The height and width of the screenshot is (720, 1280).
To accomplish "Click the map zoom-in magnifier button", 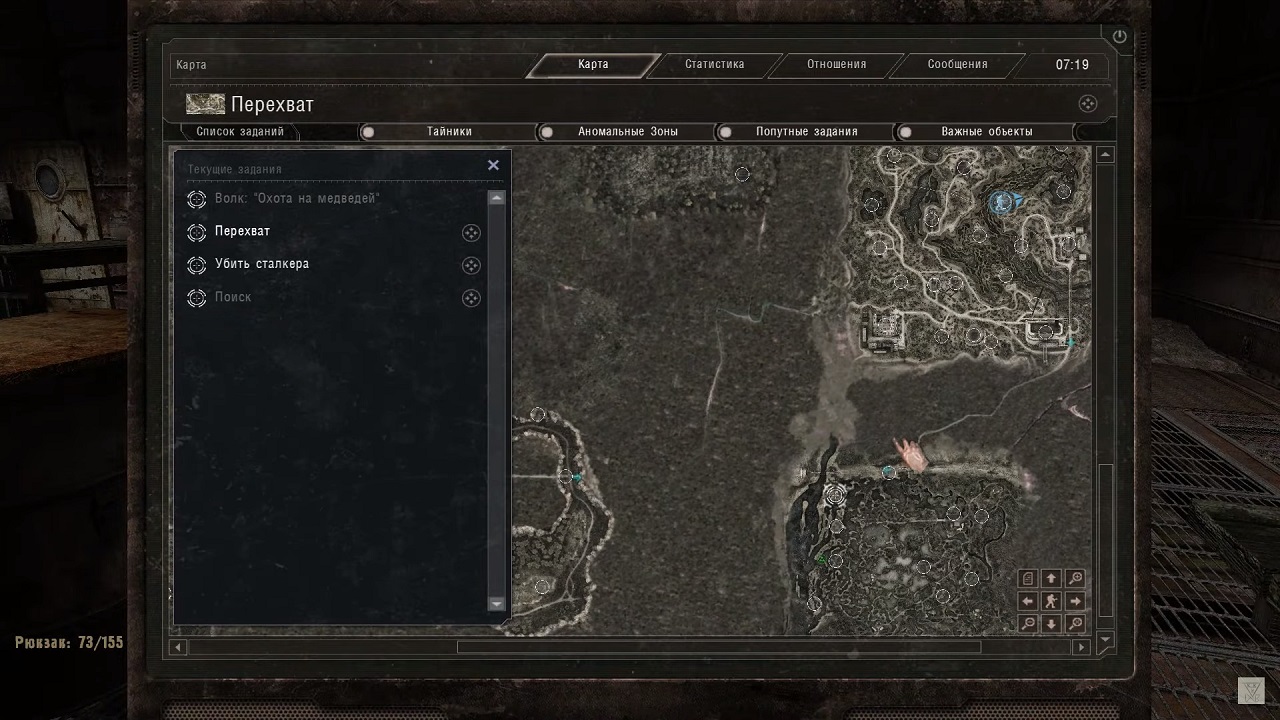I will tap(1075, 578).
